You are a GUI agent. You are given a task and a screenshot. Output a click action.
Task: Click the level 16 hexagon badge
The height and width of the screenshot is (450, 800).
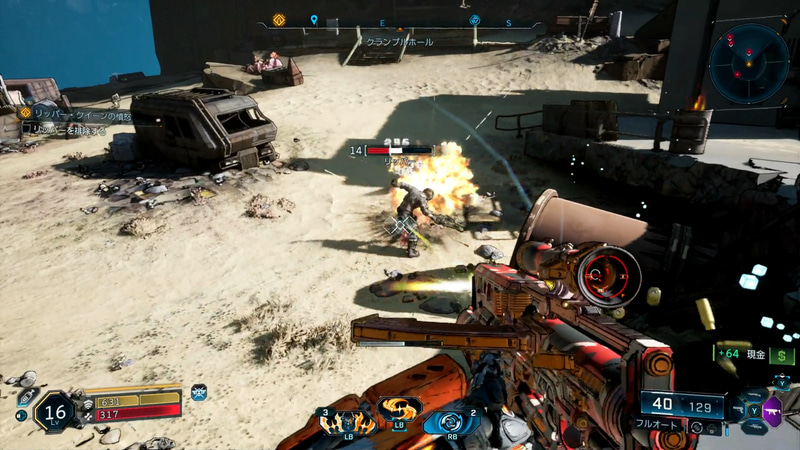[x=53, y=412]
